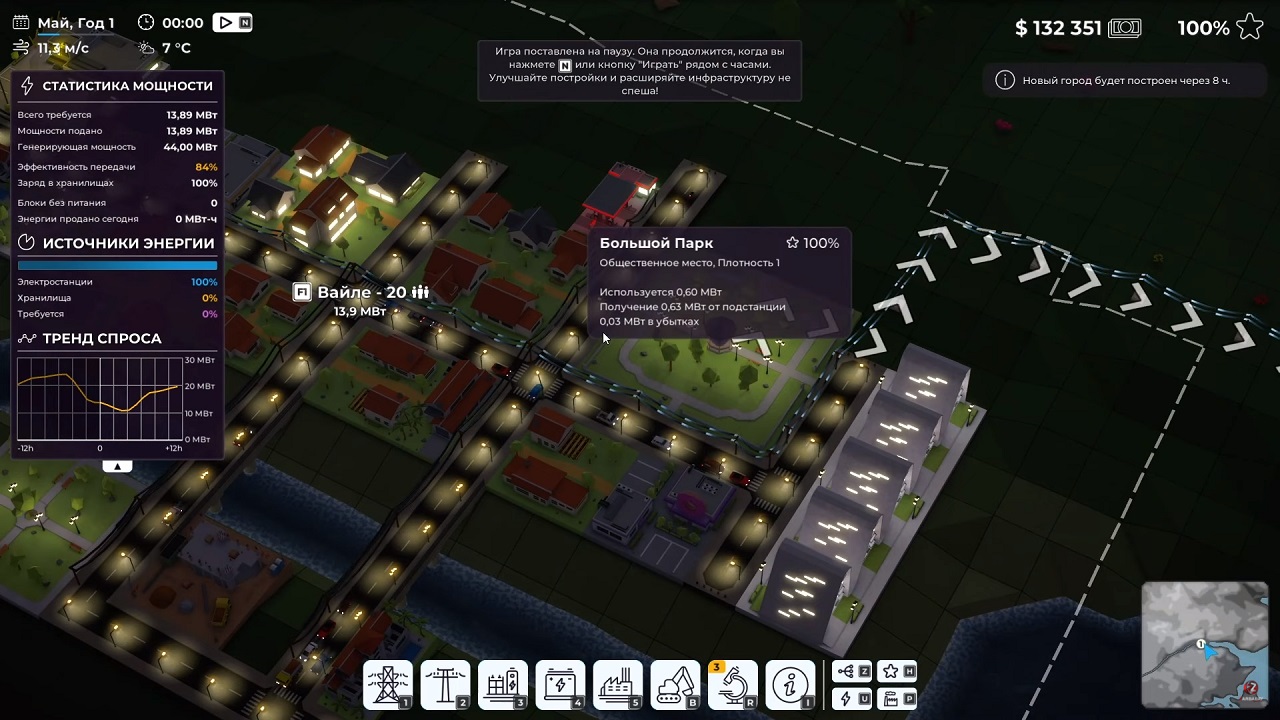
Task: Open the power plant factory build menu
Action: tap(617, 686)
